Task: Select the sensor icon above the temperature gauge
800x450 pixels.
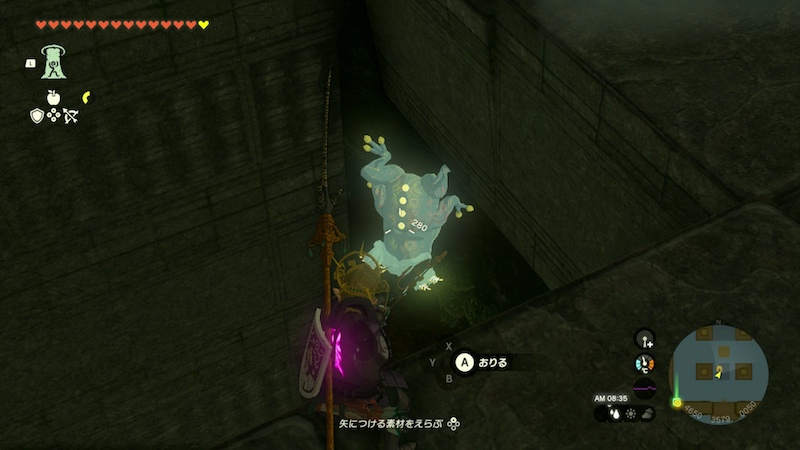Action: (x=644, y=339)
